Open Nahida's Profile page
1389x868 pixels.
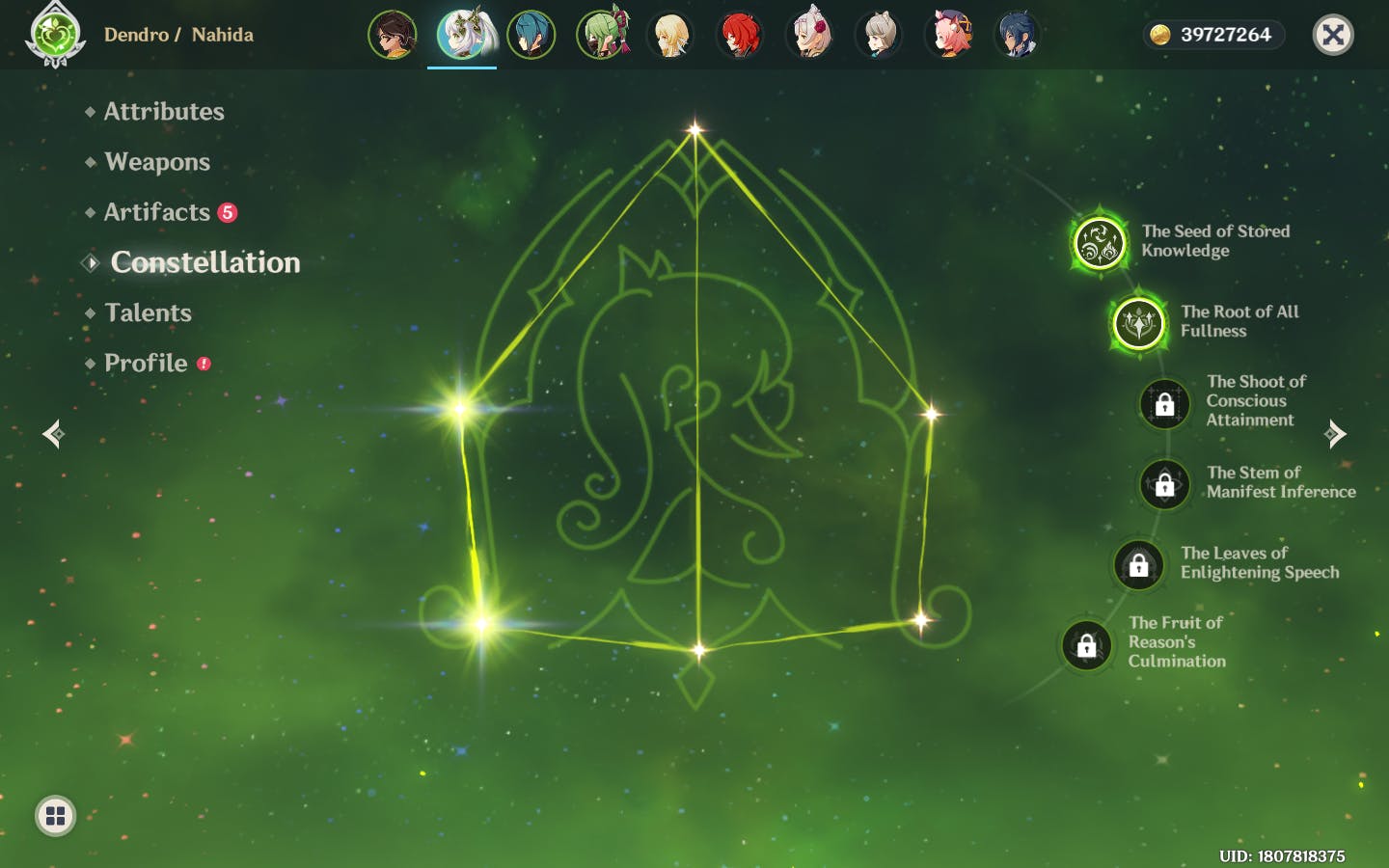(146, 363)
